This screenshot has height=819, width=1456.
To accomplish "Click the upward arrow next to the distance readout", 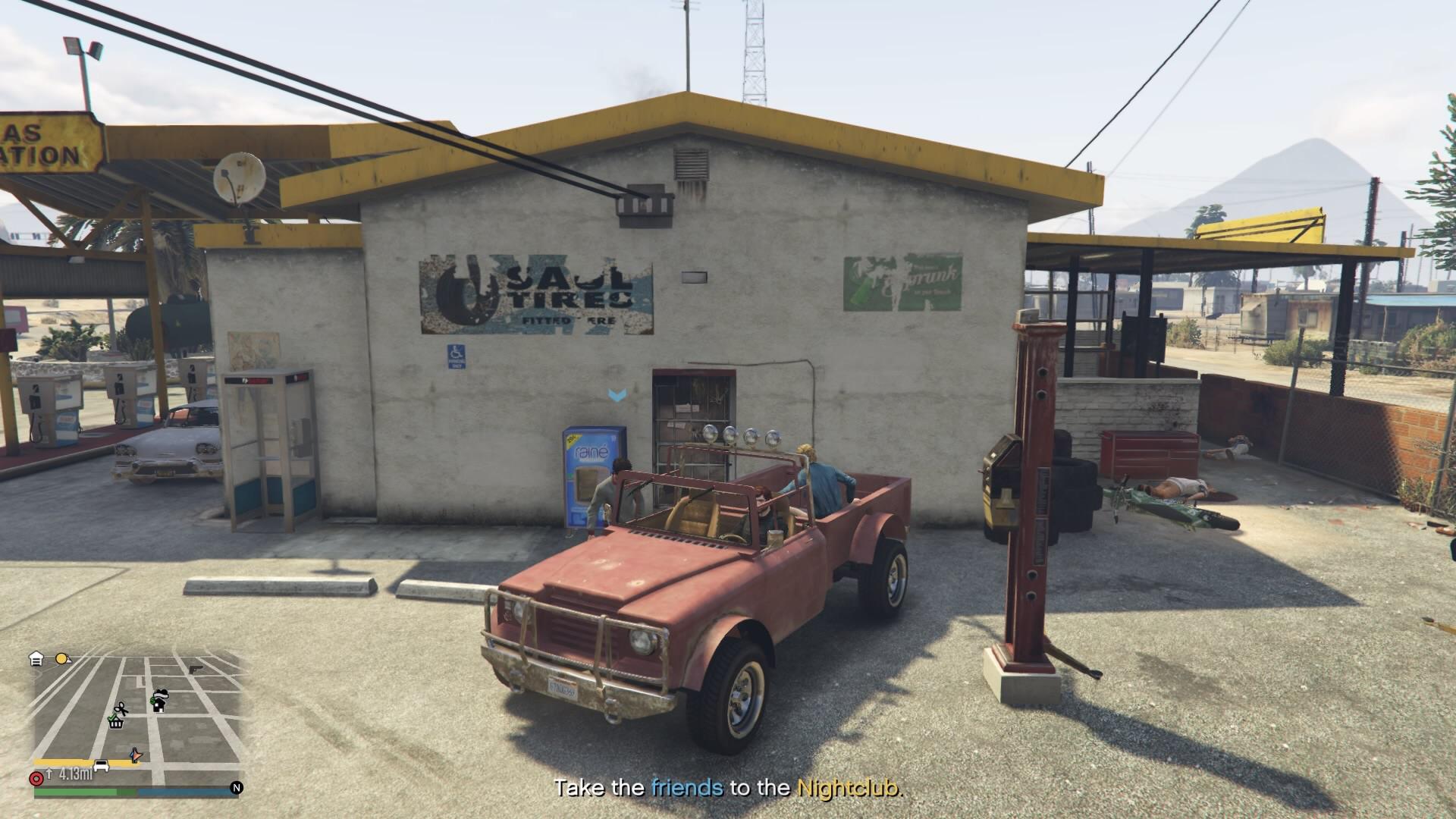I will [x=49, y=773].
